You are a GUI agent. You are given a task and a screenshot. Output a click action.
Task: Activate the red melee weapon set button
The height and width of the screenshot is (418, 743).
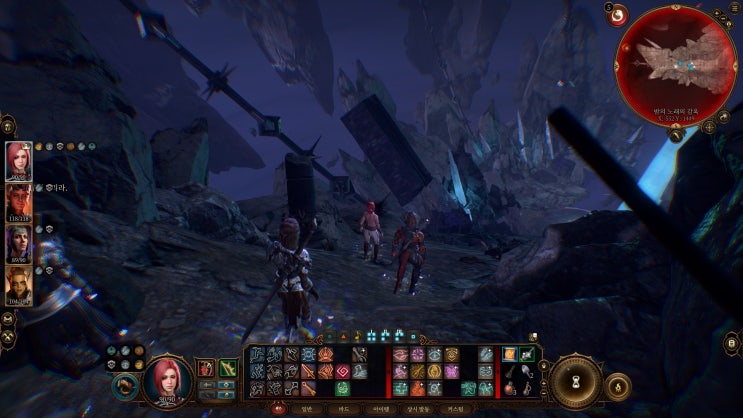pos(206,369)
